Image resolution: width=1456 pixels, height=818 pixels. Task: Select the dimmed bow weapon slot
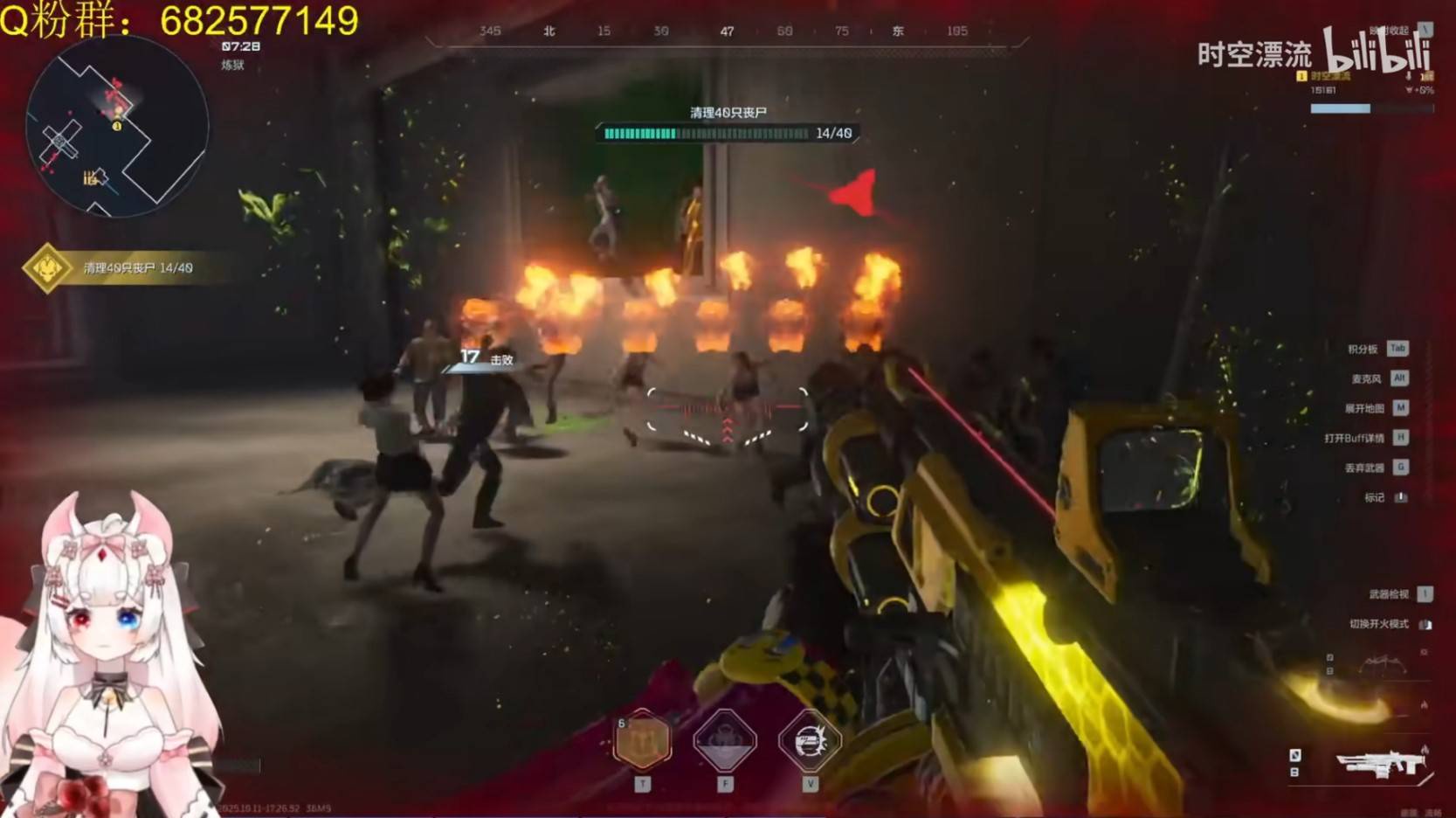pos(1383,664)
